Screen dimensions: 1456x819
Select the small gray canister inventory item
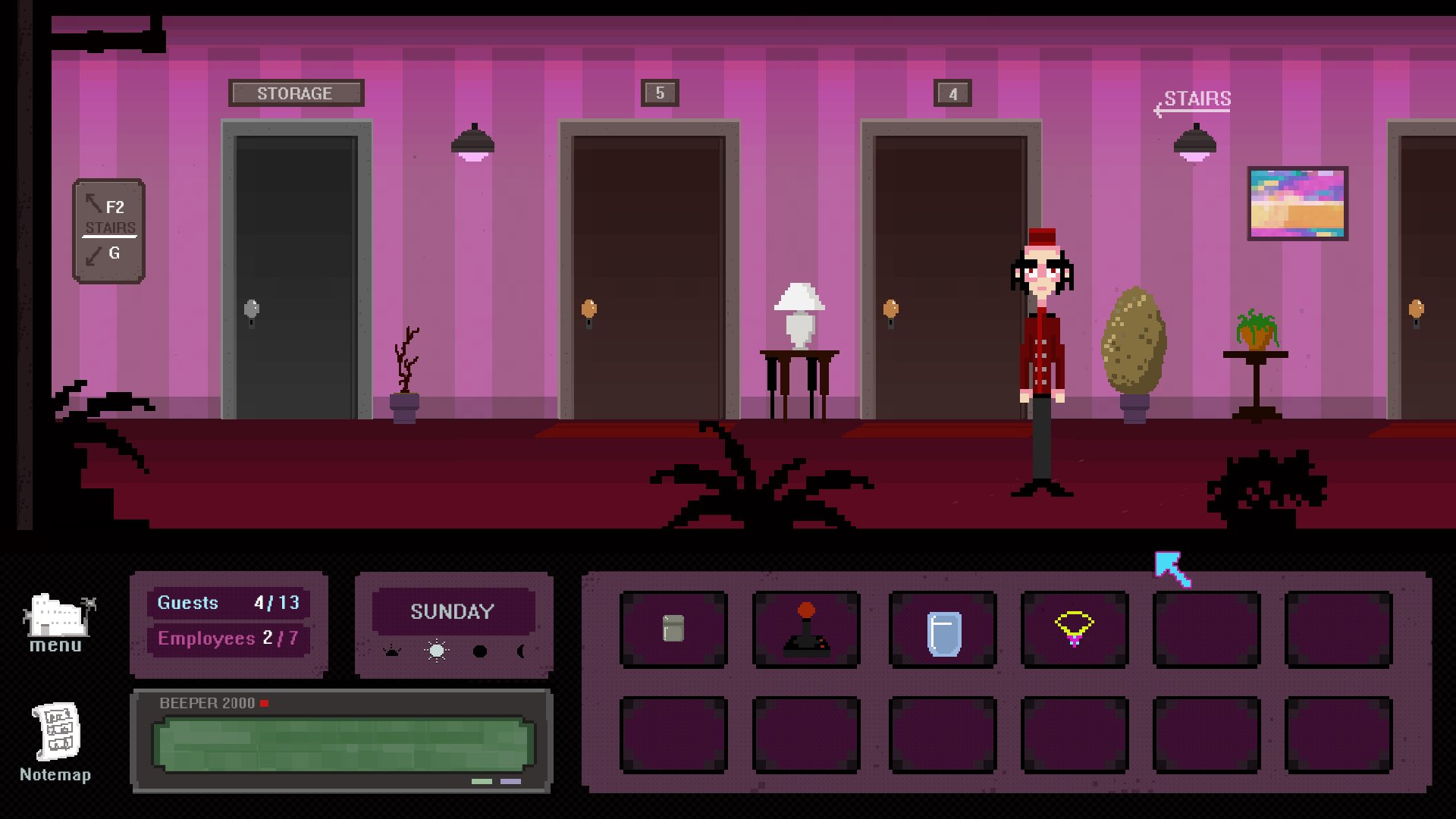[673, 629]
